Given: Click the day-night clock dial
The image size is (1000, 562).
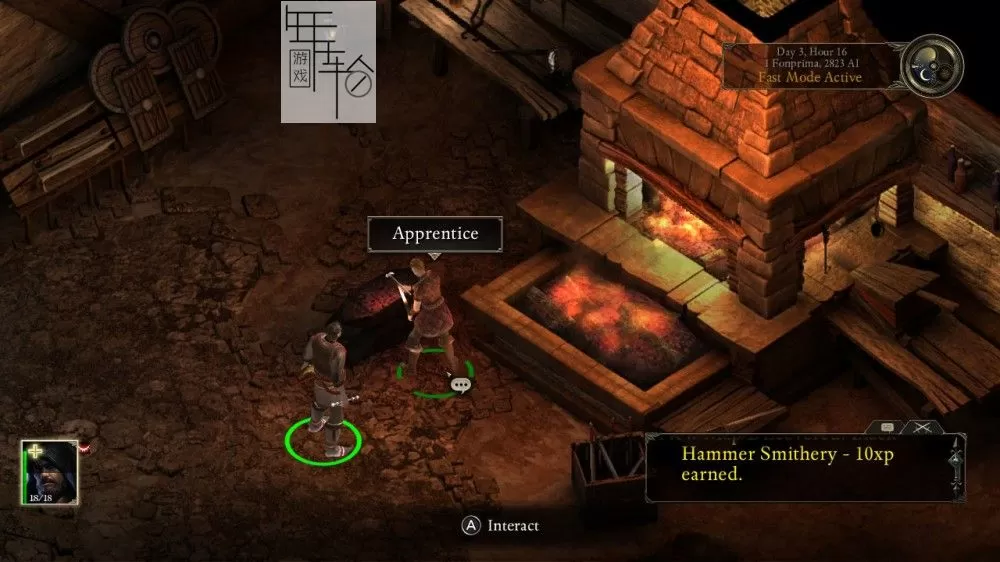Looking at the screenshot, I should click(x=931, y=65).
